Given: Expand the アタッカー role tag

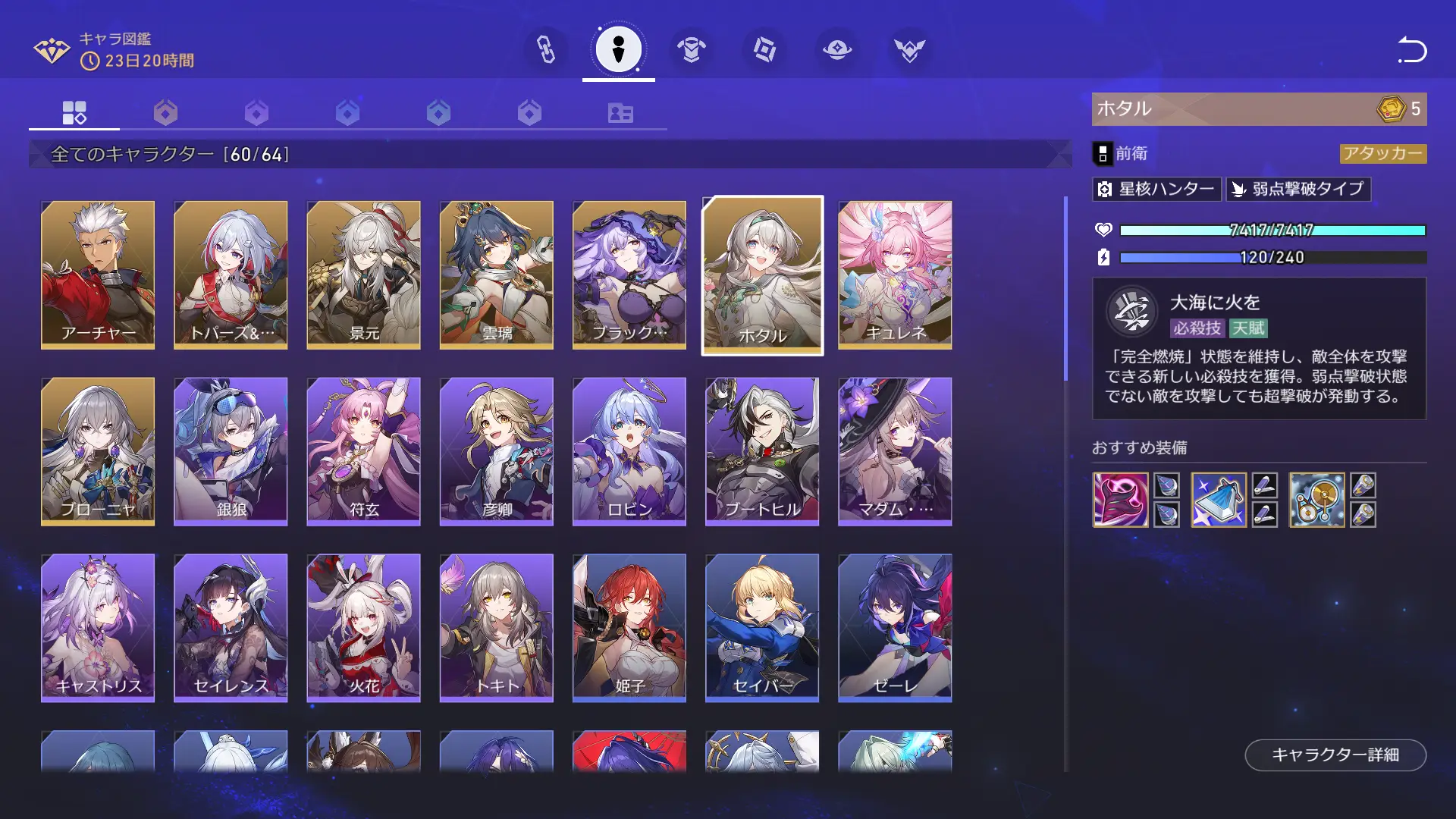Looking at the screenshot, I should (1383, 153).
